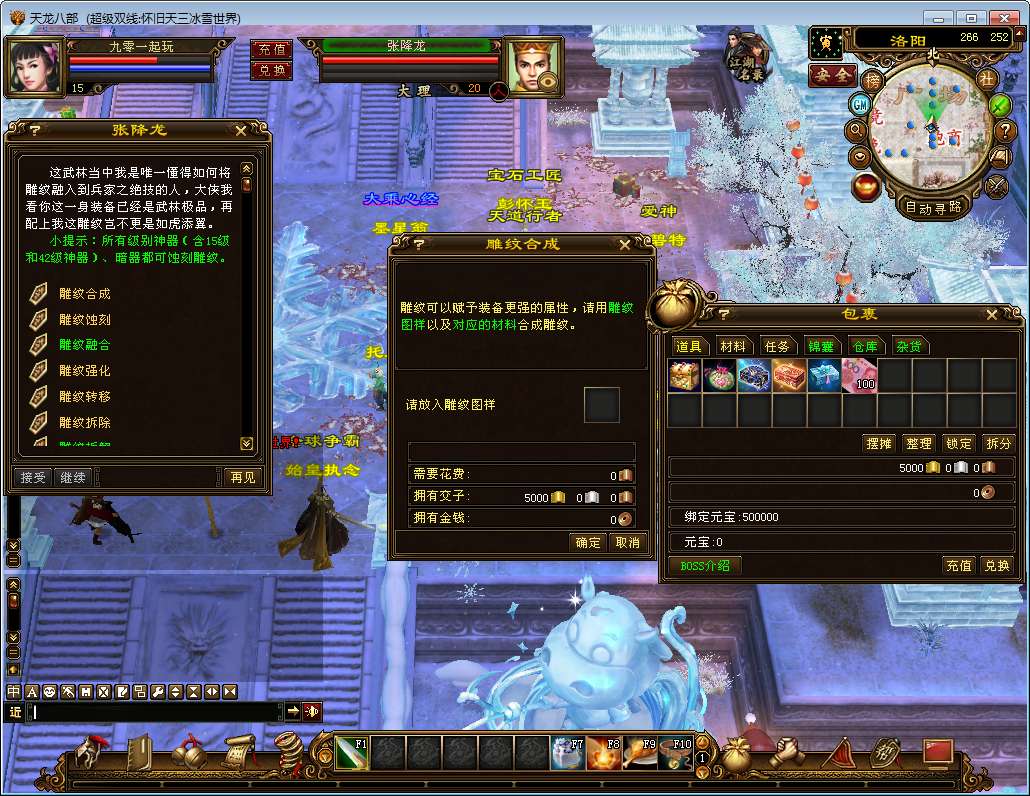1030x796 pixels.
Task: Close the 雕纹合成 window
Action: click(625, 244)
